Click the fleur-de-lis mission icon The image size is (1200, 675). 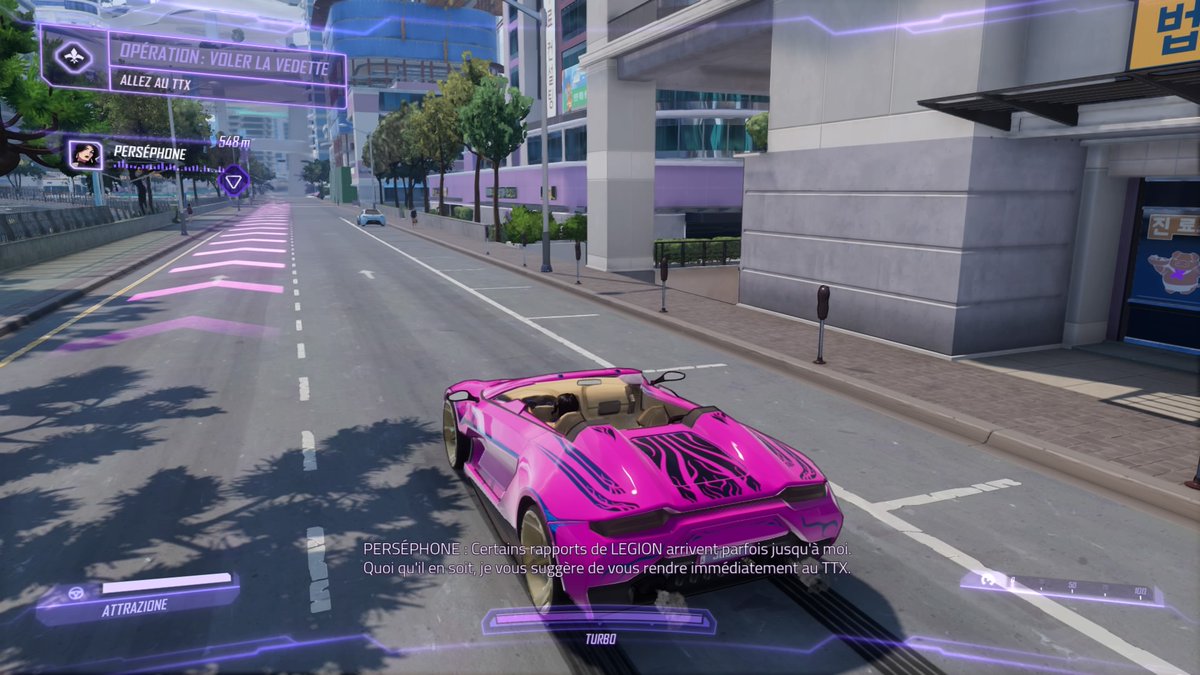75,59
